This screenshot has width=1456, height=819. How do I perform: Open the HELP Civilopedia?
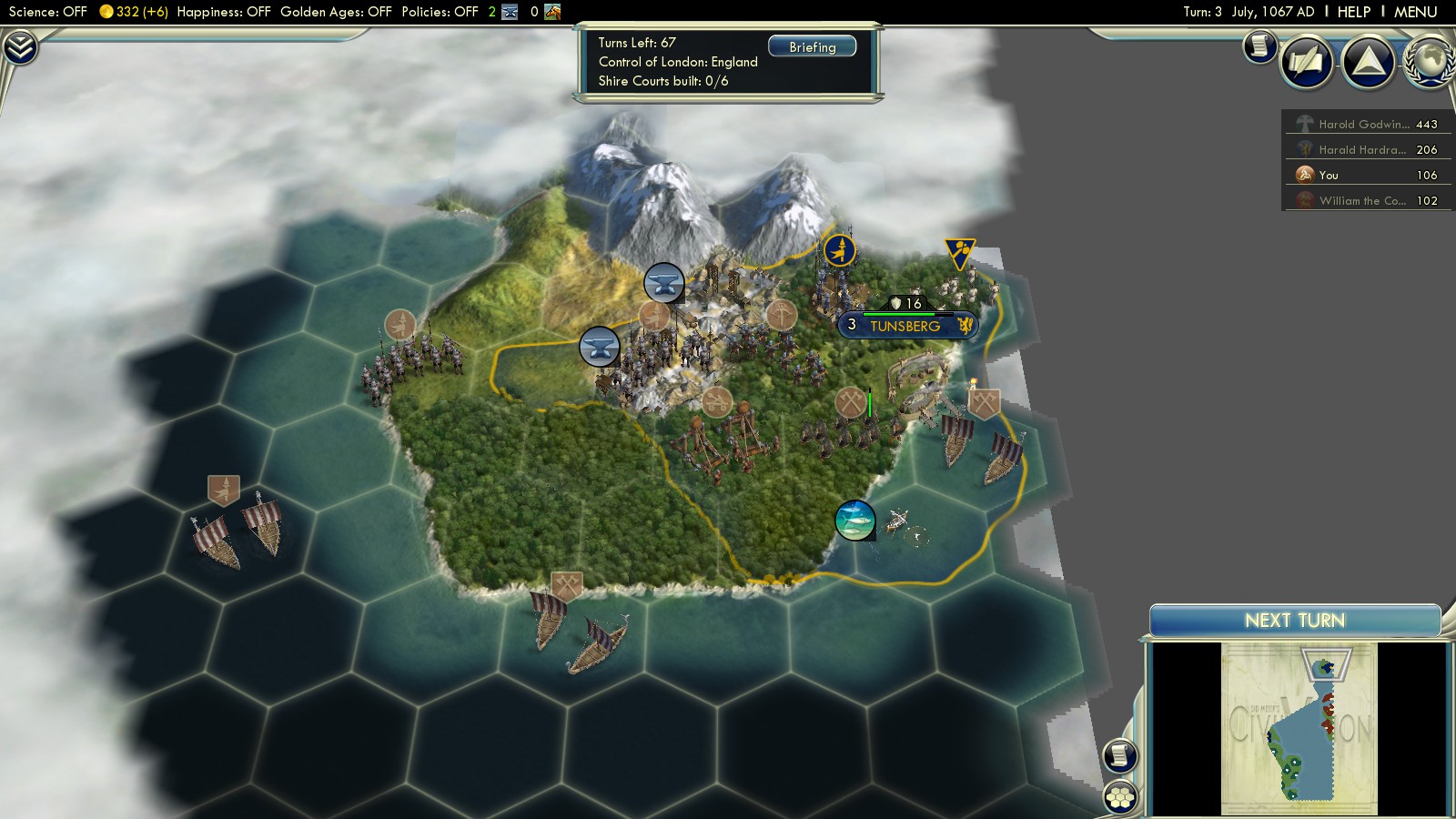click(1353, 12)
